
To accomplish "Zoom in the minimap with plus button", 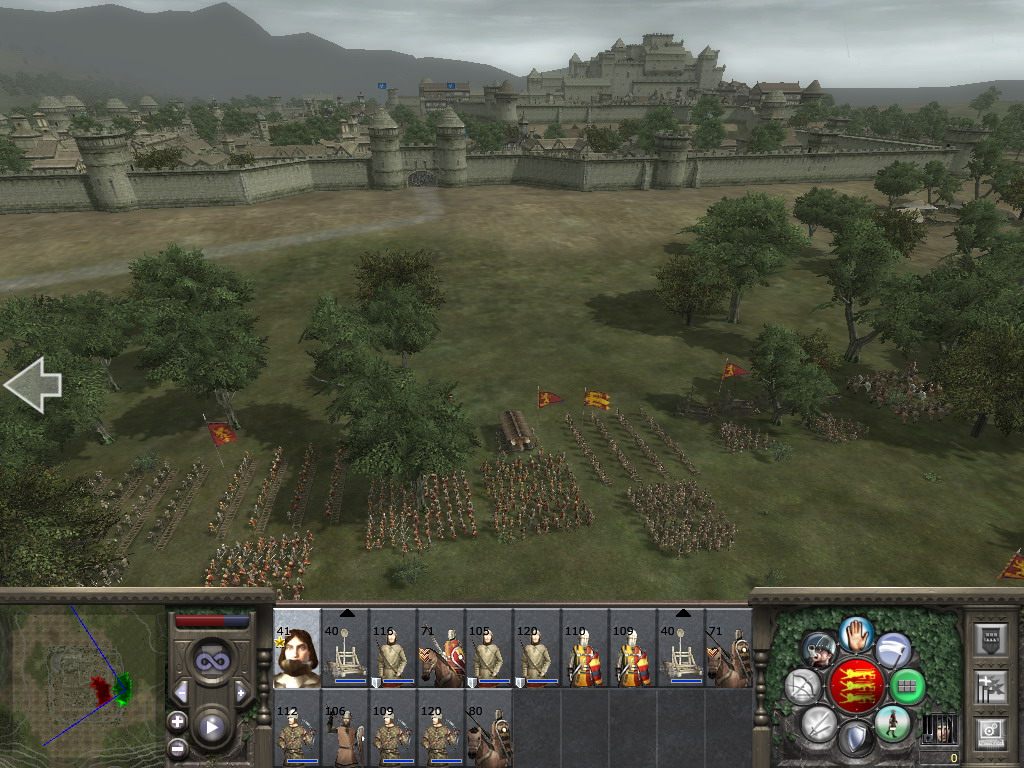I will [177, 721].
